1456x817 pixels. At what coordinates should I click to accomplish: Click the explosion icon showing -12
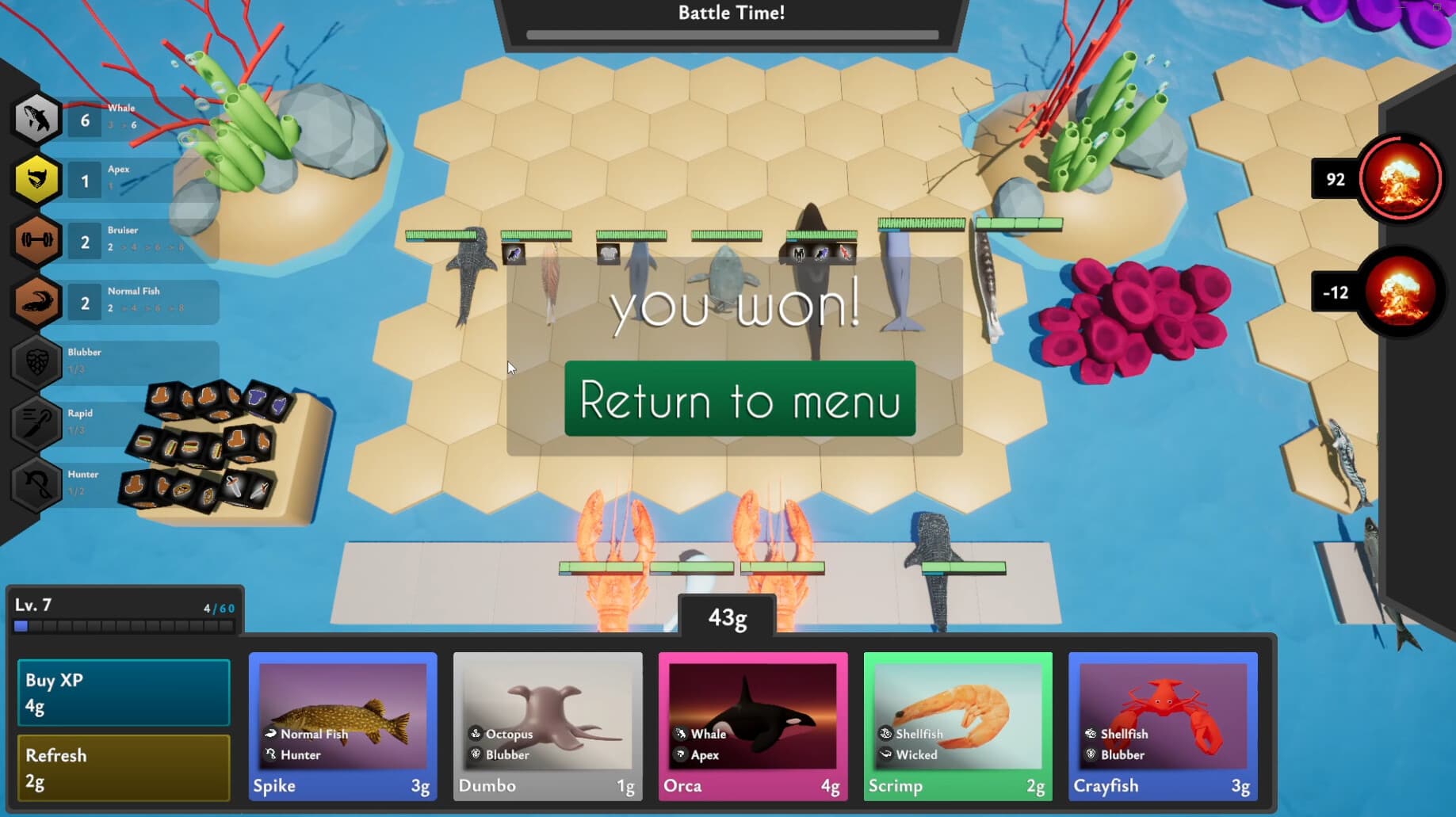click(1400, 292)
